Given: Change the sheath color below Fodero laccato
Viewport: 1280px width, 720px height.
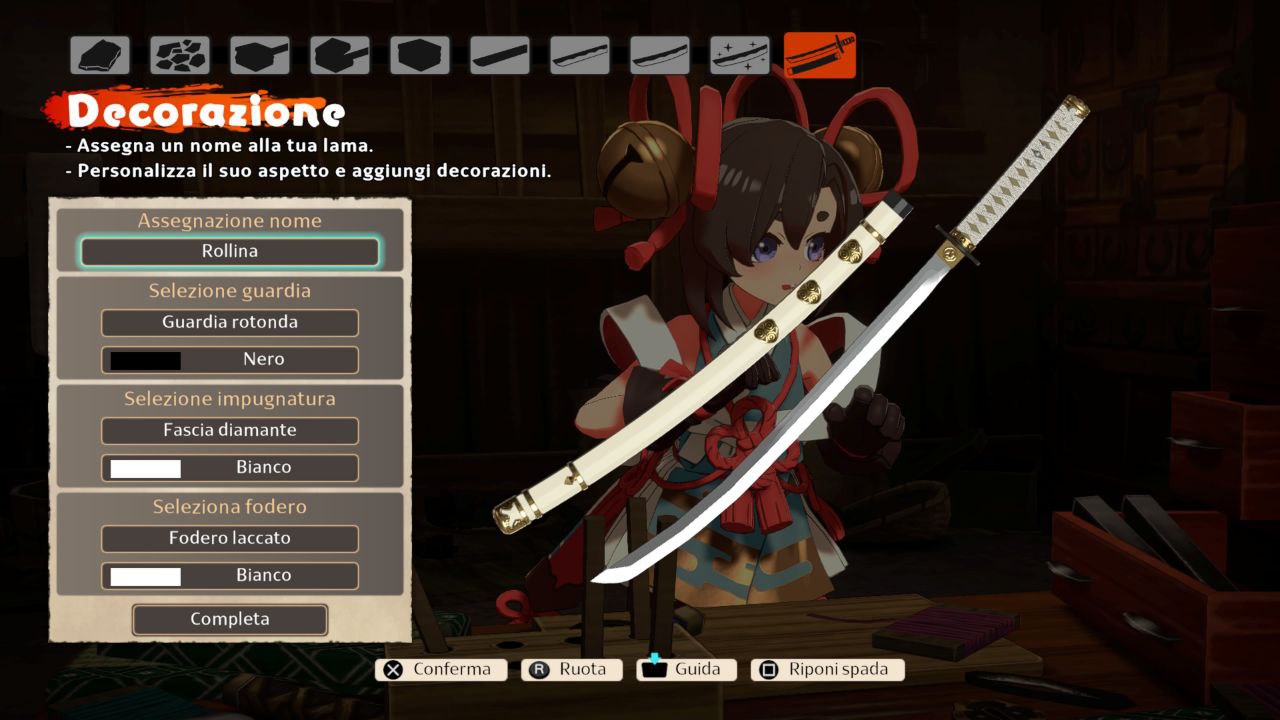Looking at the screenshot, I should (x=230, y=576).
